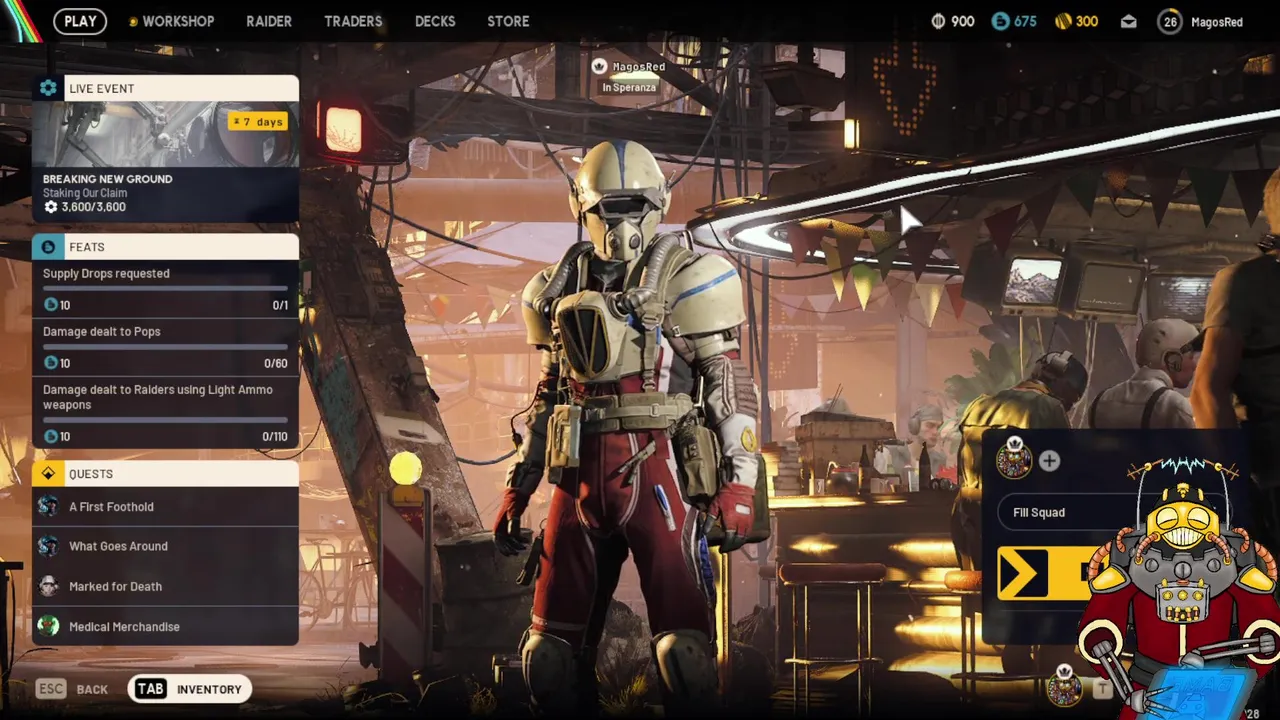Switch to the Raider tab
Screen dimensions: 1280x720
(x=269, y=21)
